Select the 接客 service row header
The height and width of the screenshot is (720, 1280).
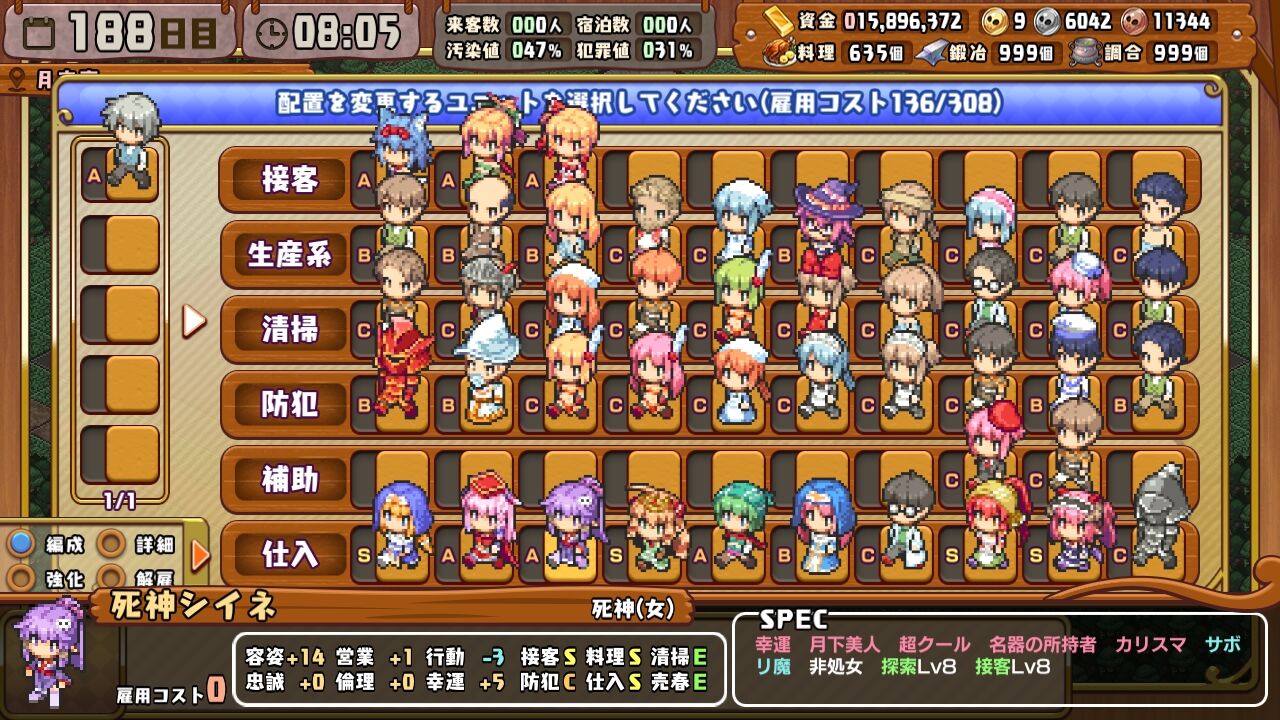point(290,180)
